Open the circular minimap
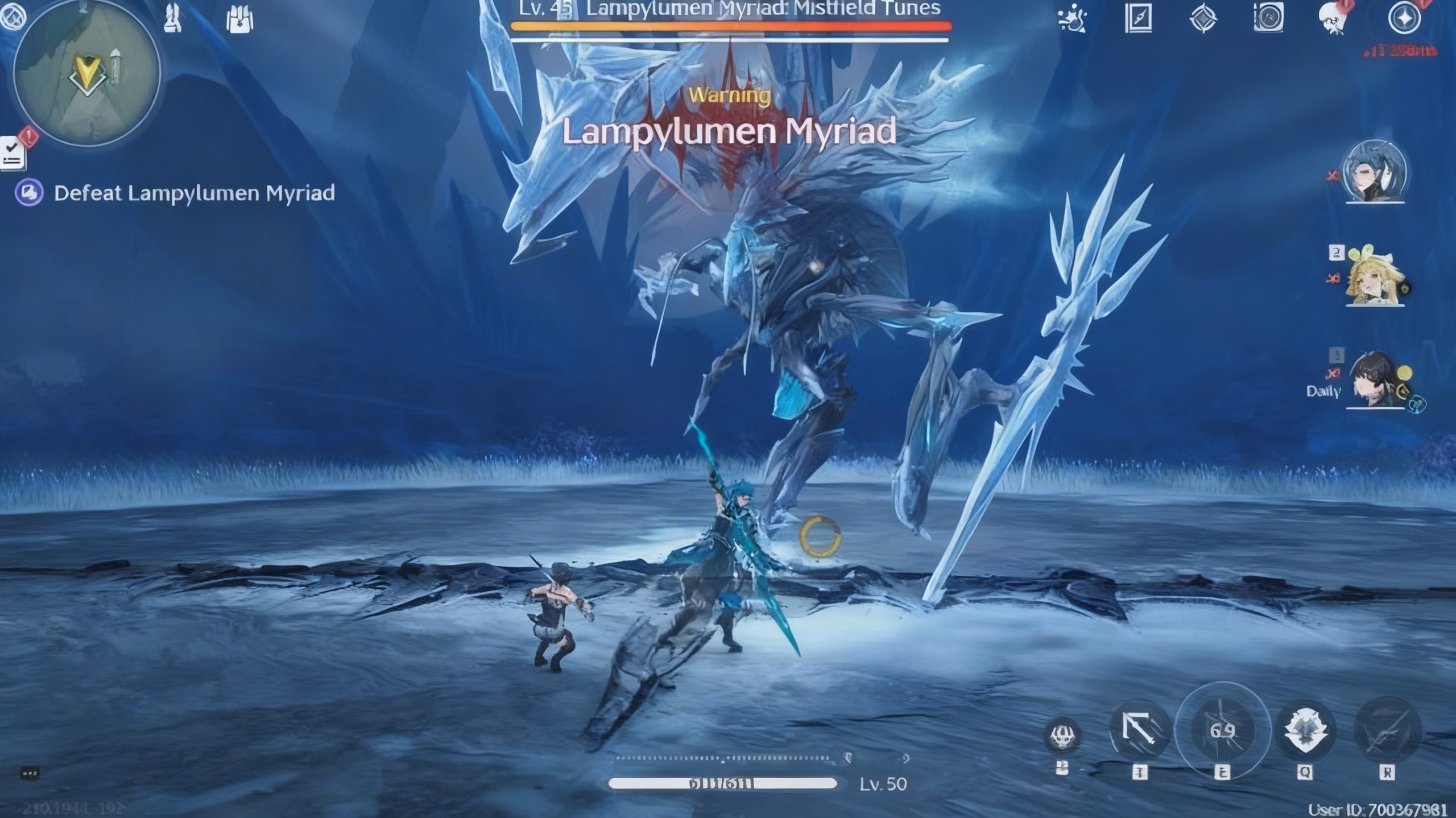 coord(86,74)
